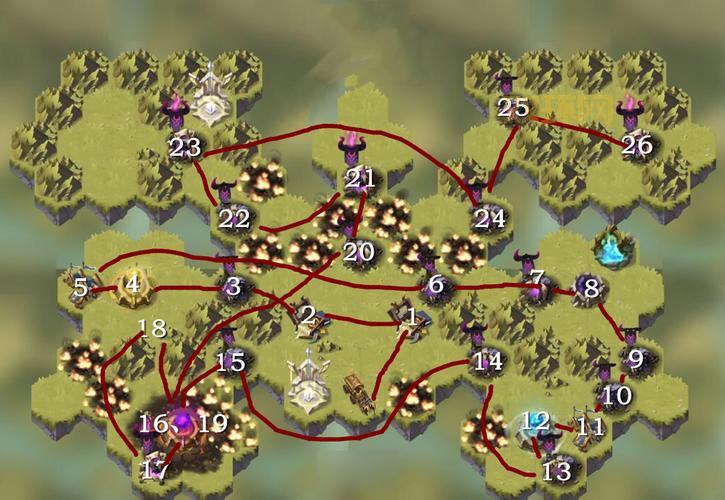Attack the enemy tile numbered 7

(536, 283)
